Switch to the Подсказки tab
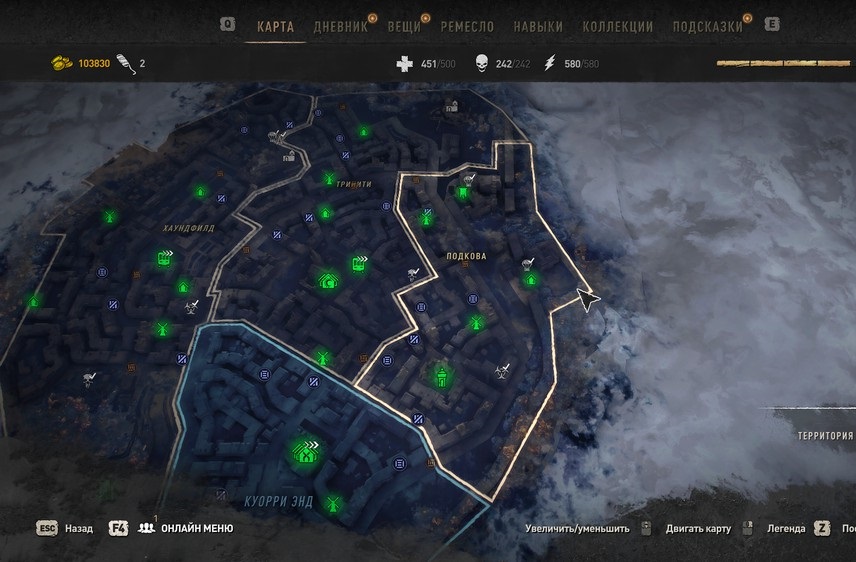Image resolution: width=856 pixels, height=562 pixels. [707, 27]
